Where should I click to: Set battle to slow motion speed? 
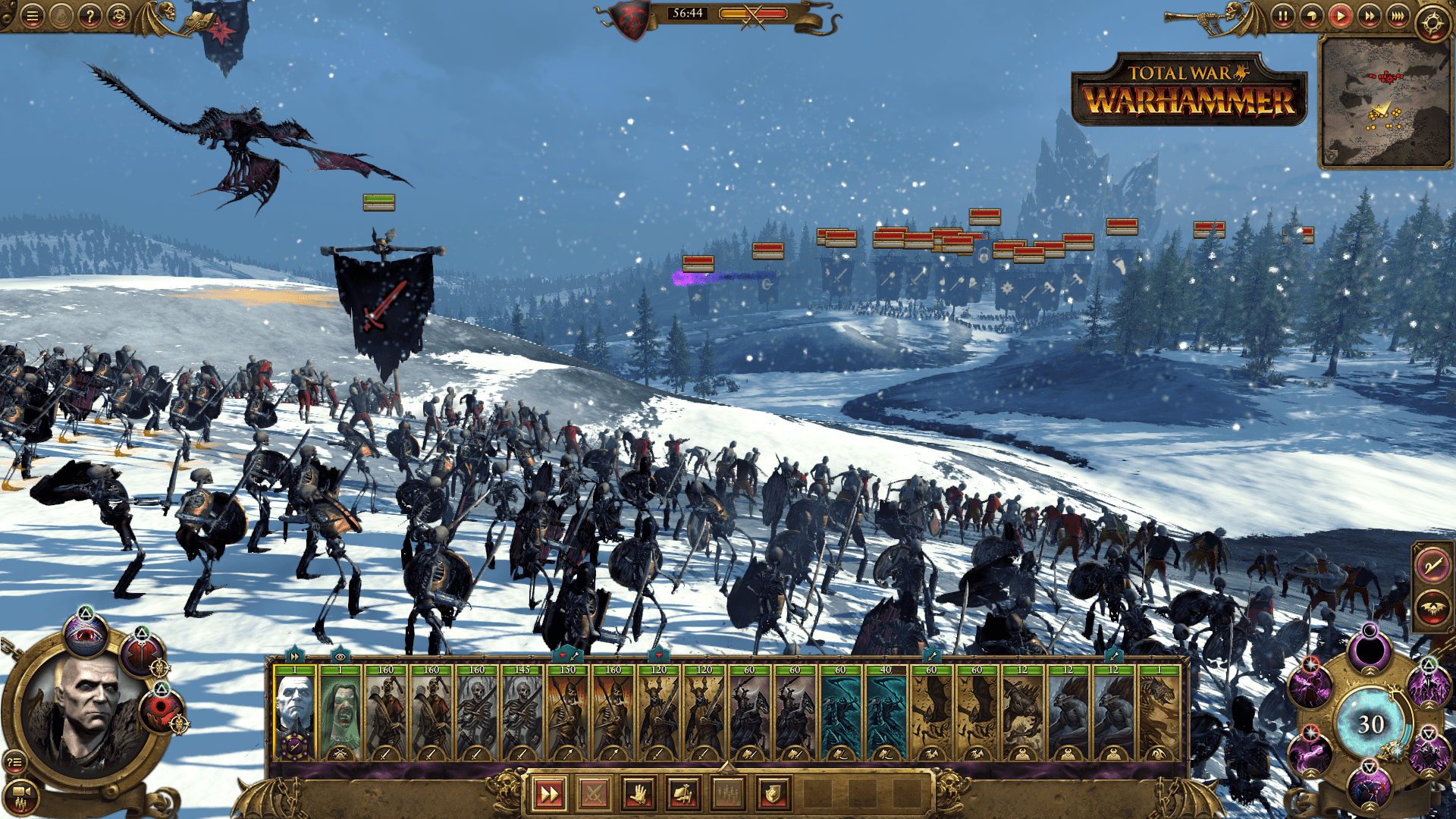[x=1311, y=16]
